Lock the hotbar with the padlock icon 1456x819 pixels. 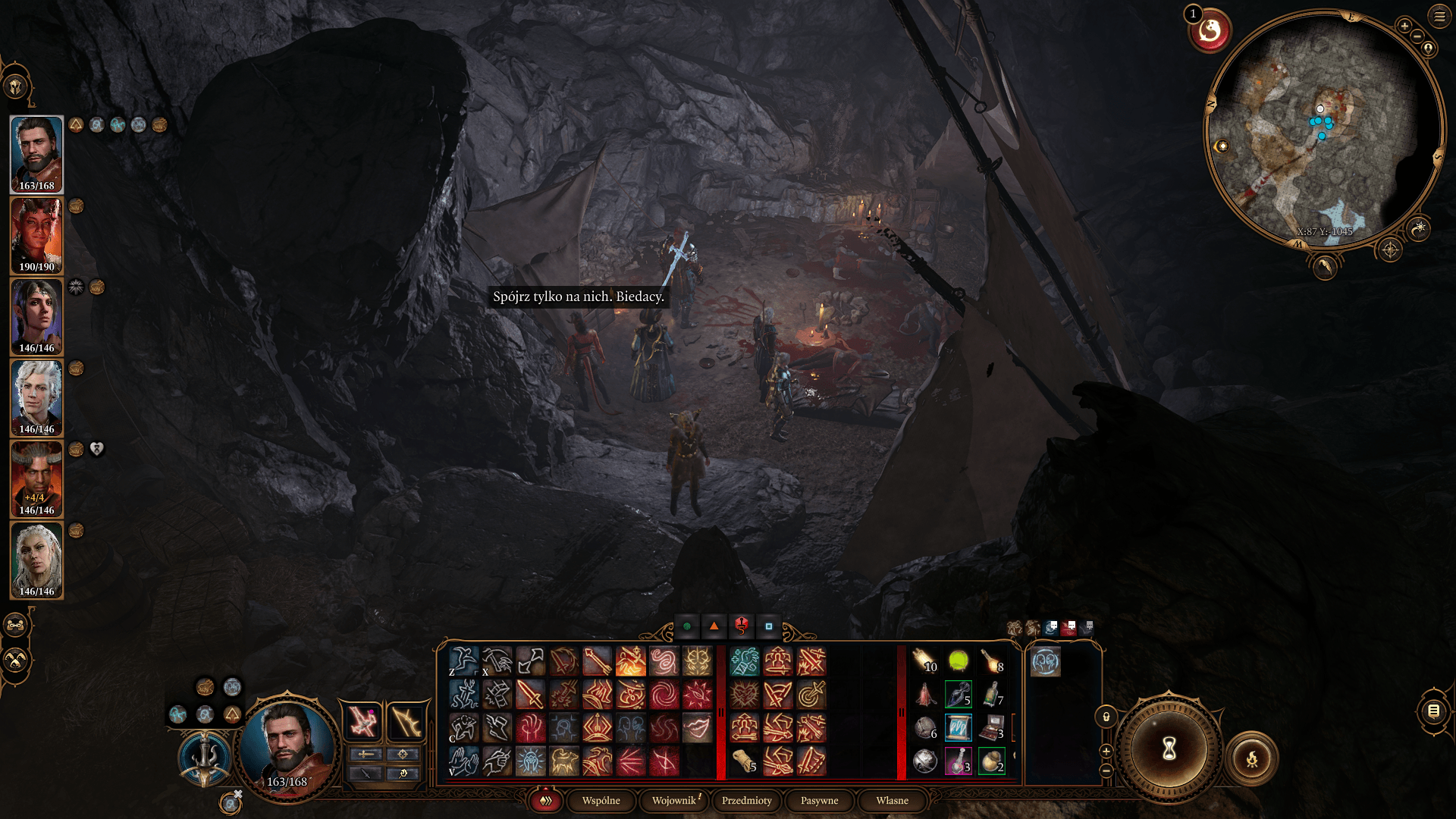tap(1106, 717)
